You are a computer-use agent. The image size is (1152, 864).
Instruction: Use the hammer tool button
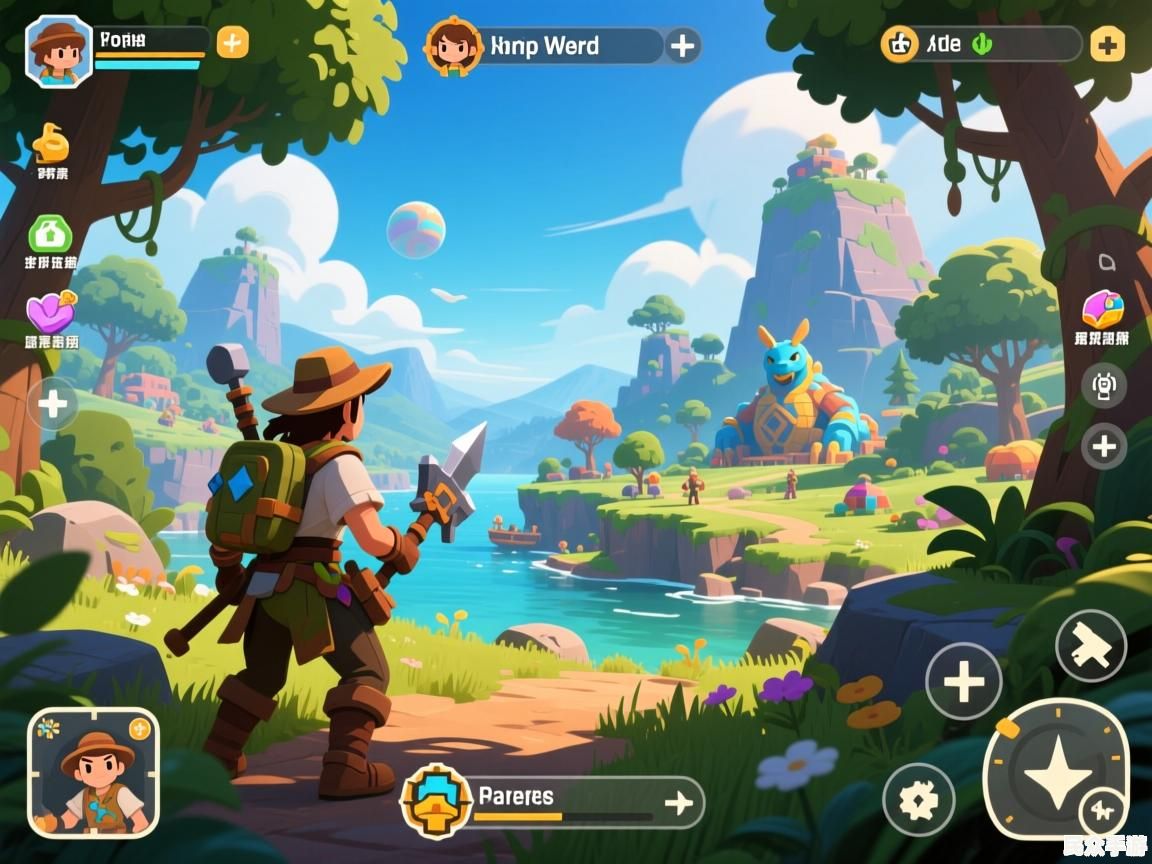tap(1090, 646)
